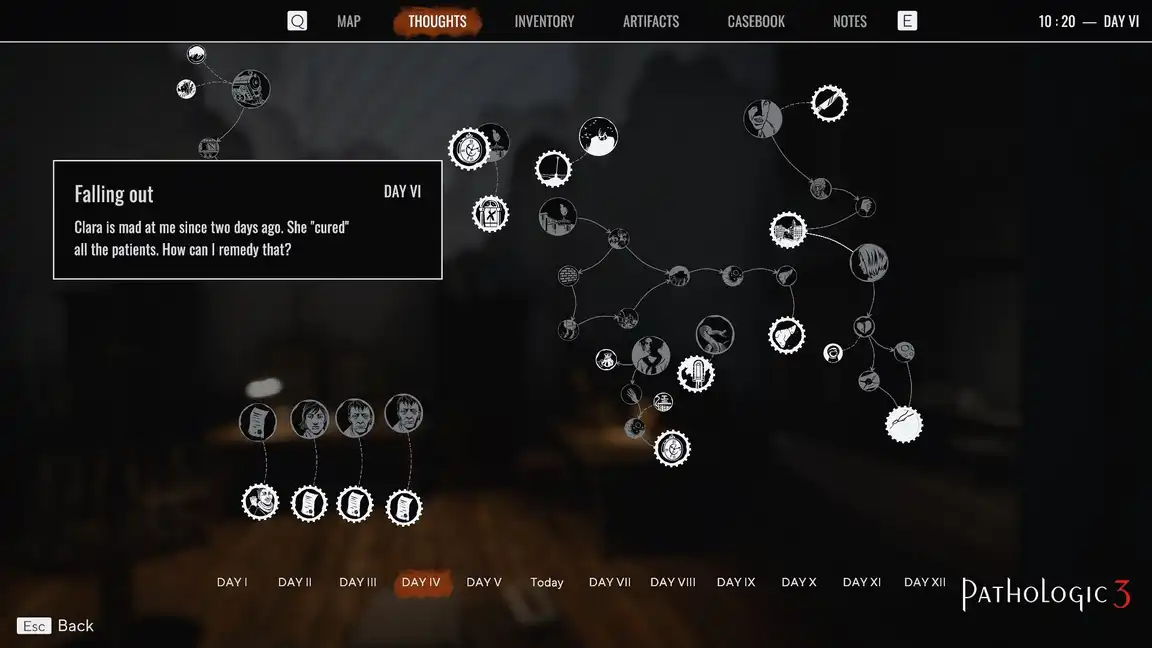Switch to Day V thoughts
Viewport: 1152px width, 648px height.
coord(484,582)
